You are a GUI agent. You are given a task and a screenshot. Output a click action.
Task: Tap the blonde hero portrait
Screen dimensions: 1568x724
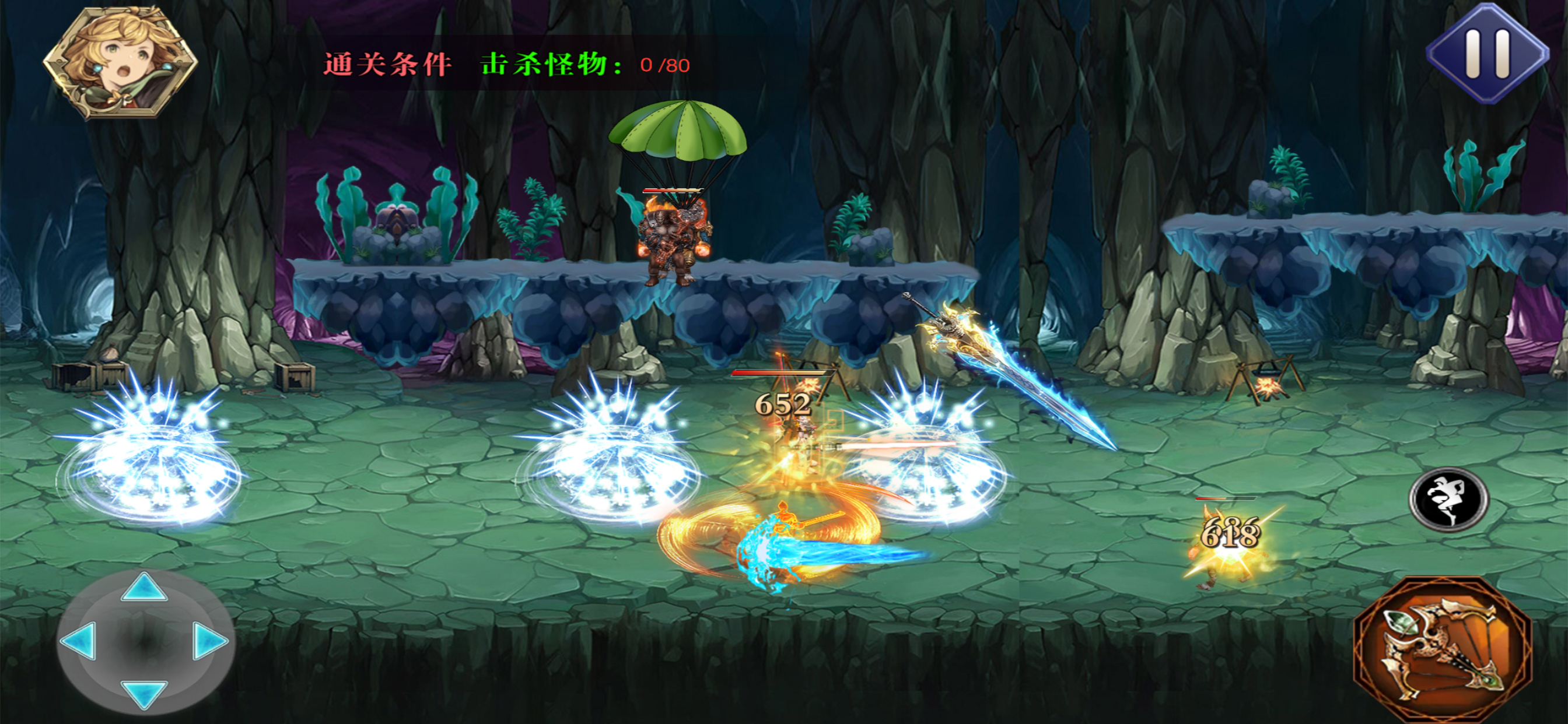(x=120, y=62)
